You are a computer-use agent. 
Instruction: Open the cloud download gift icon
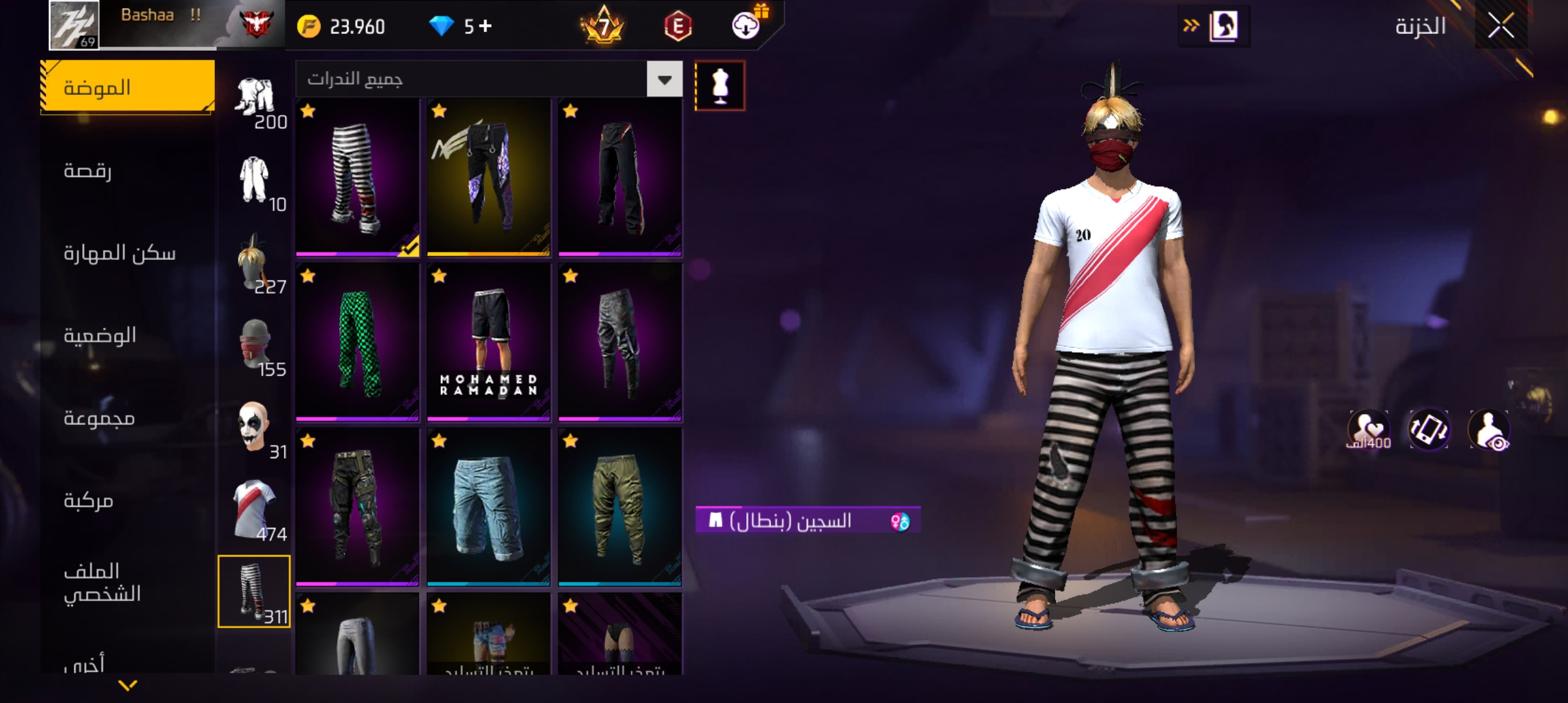pyautogui.click(x=746, y=26)
